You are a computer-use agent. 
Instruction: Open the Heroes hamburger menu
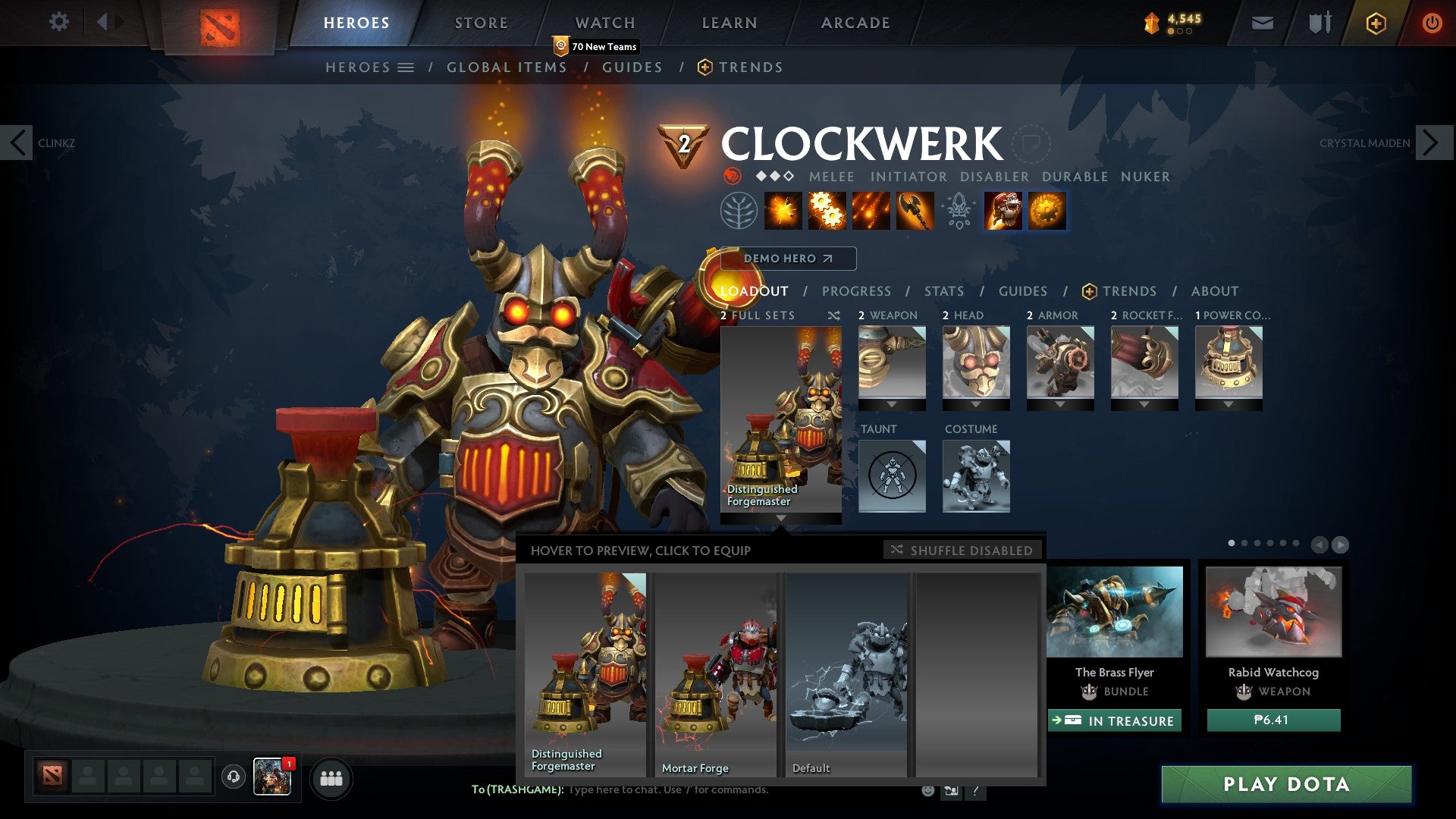point(406,67)
